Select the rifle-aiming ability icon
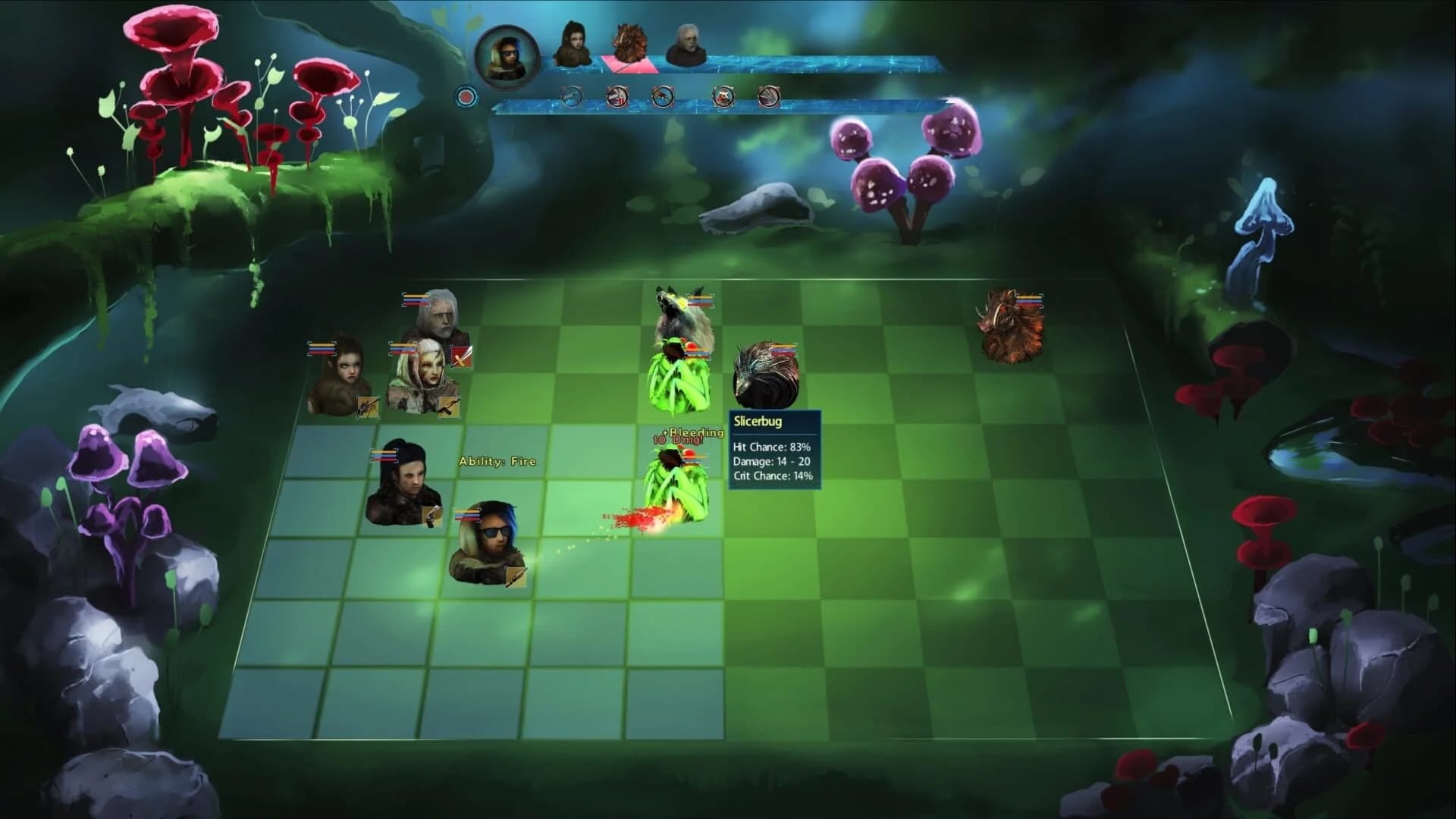Screen dimensions: 1456x819 coord(664,96)
